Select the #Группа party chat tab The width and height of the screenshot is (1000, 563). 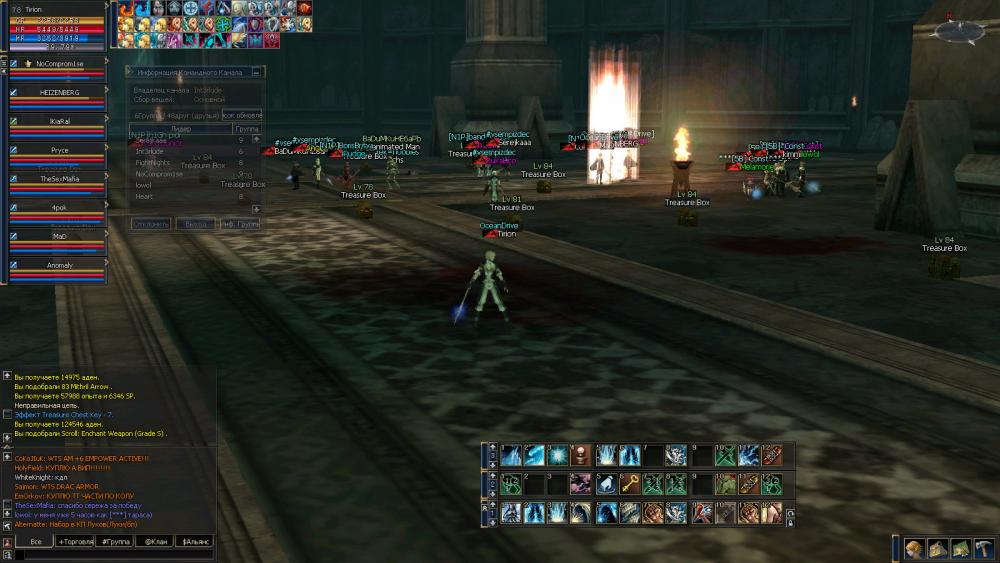tap(115, 541)
